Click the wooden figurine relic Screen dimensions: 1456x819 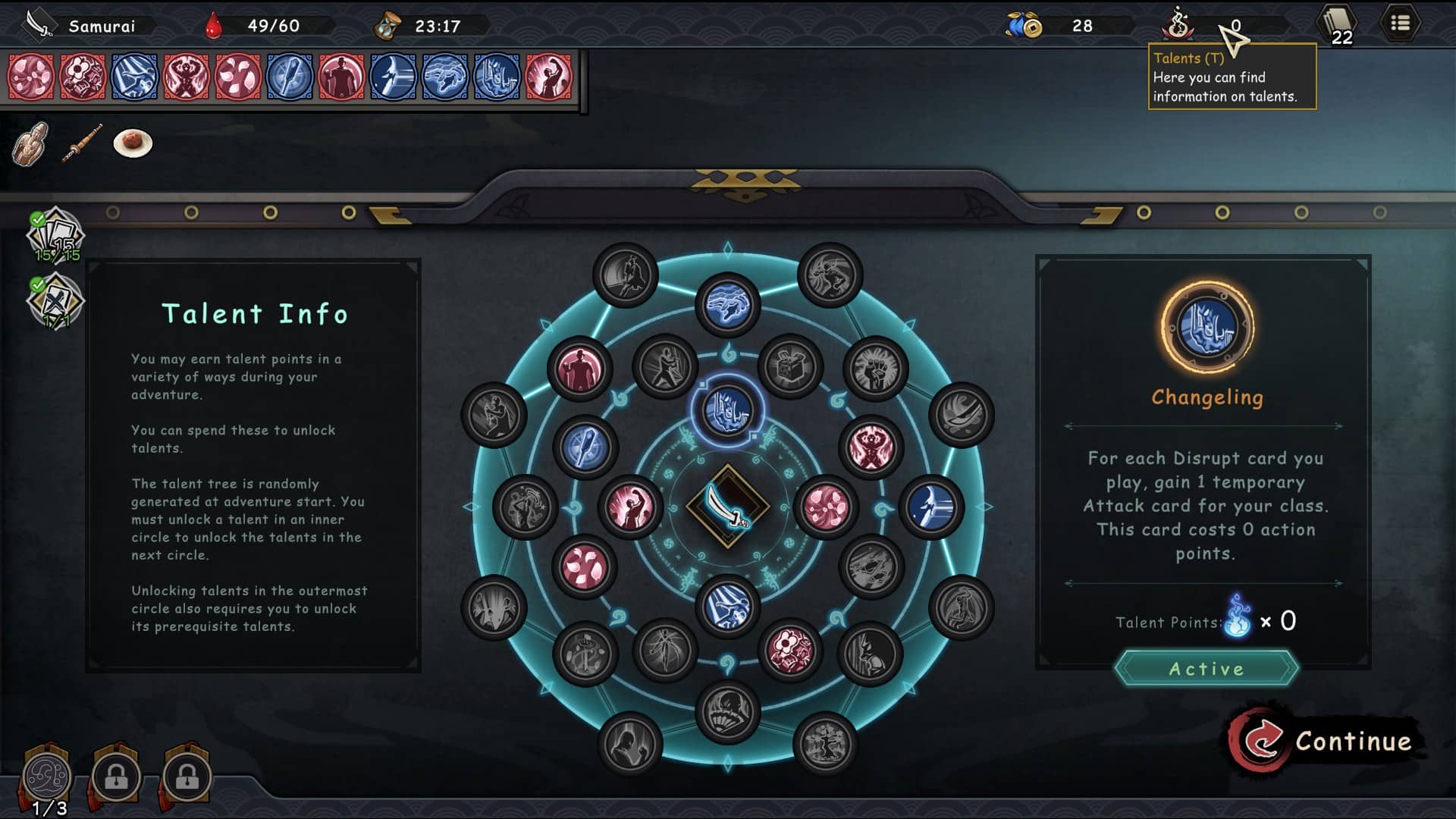click(31, 143)
